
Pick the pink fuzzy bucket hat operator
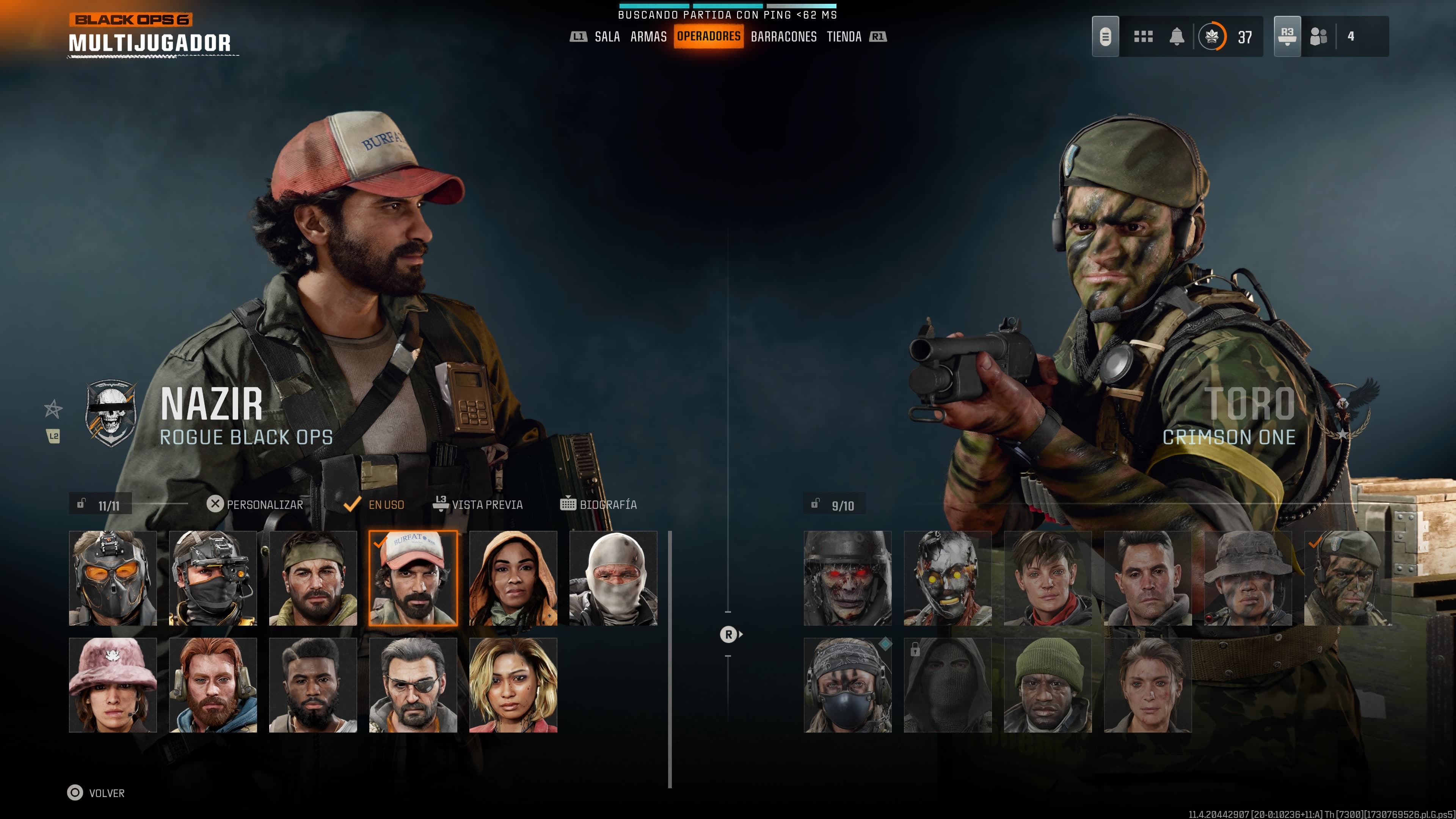coord(113,685)
